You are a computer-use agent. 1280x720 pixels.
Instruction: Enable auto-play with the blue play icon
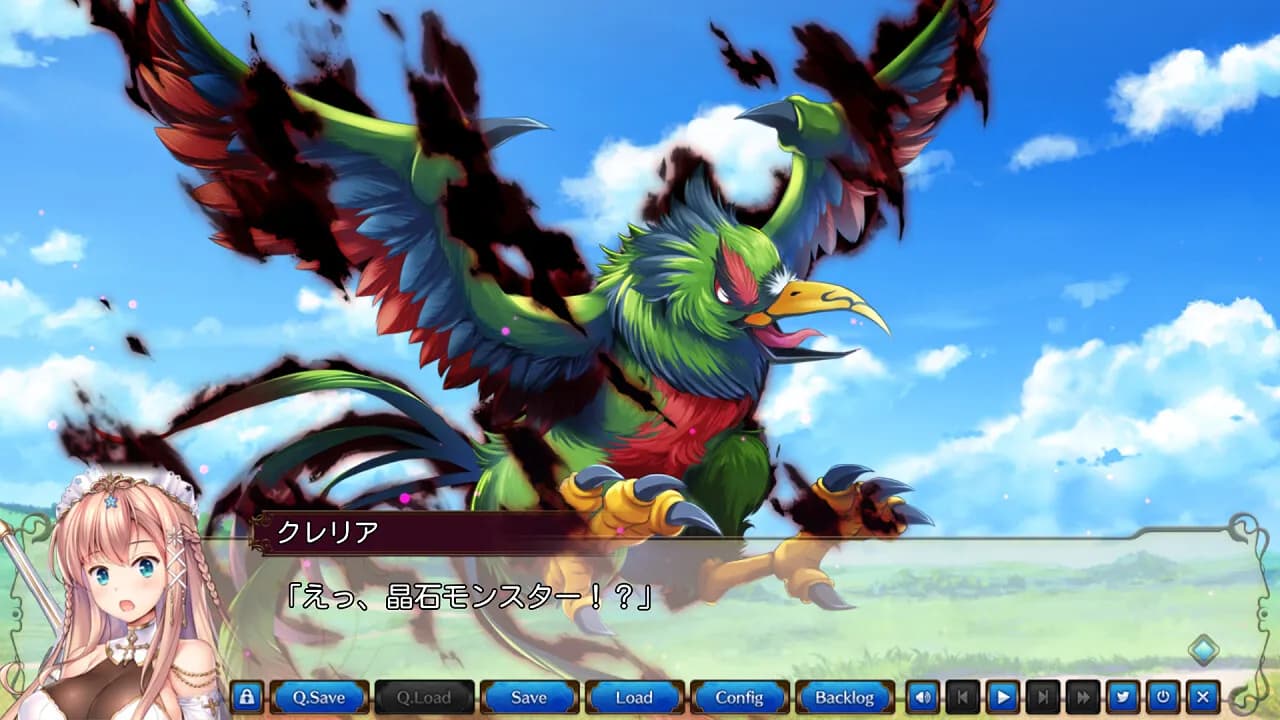coord(1004,697)
